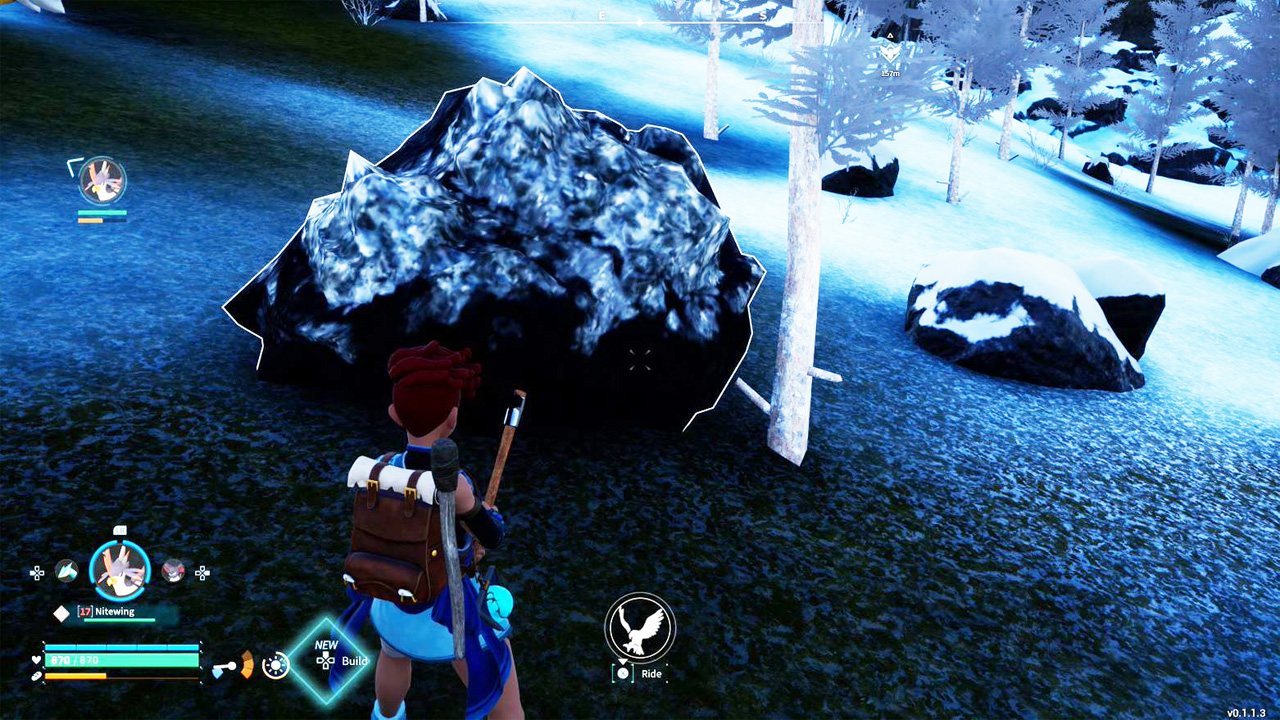
Task: Click the white diamond beside Nitewing's name
Action: click(x=63, y=612)
